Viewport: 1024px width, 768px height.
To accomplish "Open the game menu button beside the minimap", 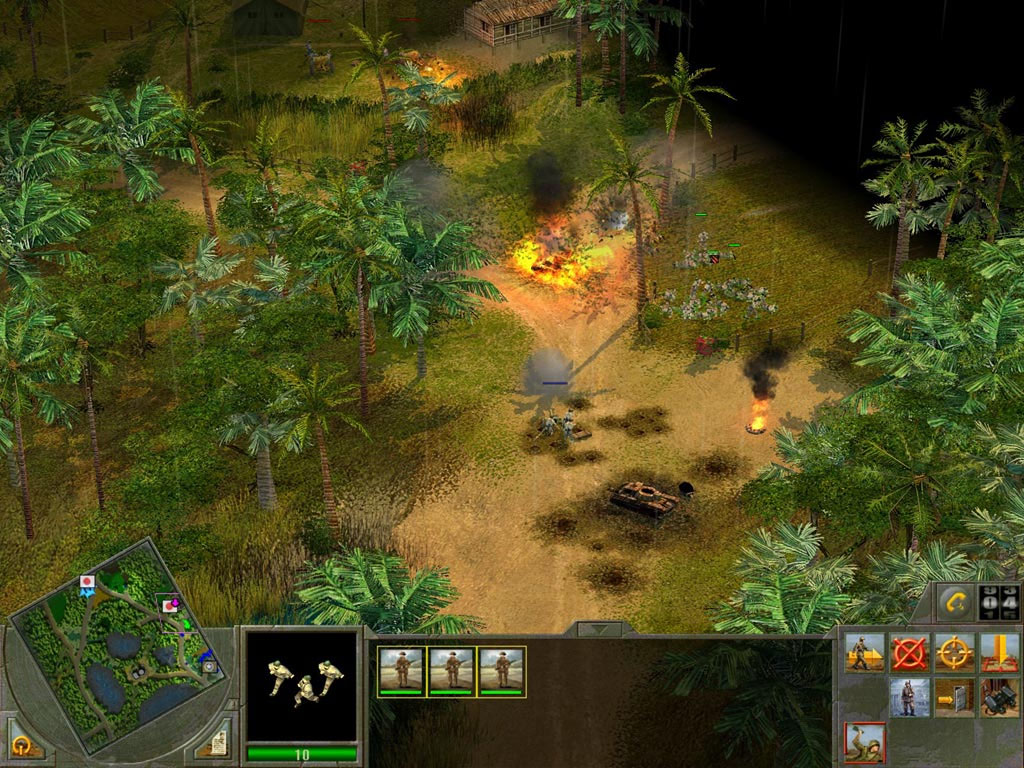I will [22, 745].
